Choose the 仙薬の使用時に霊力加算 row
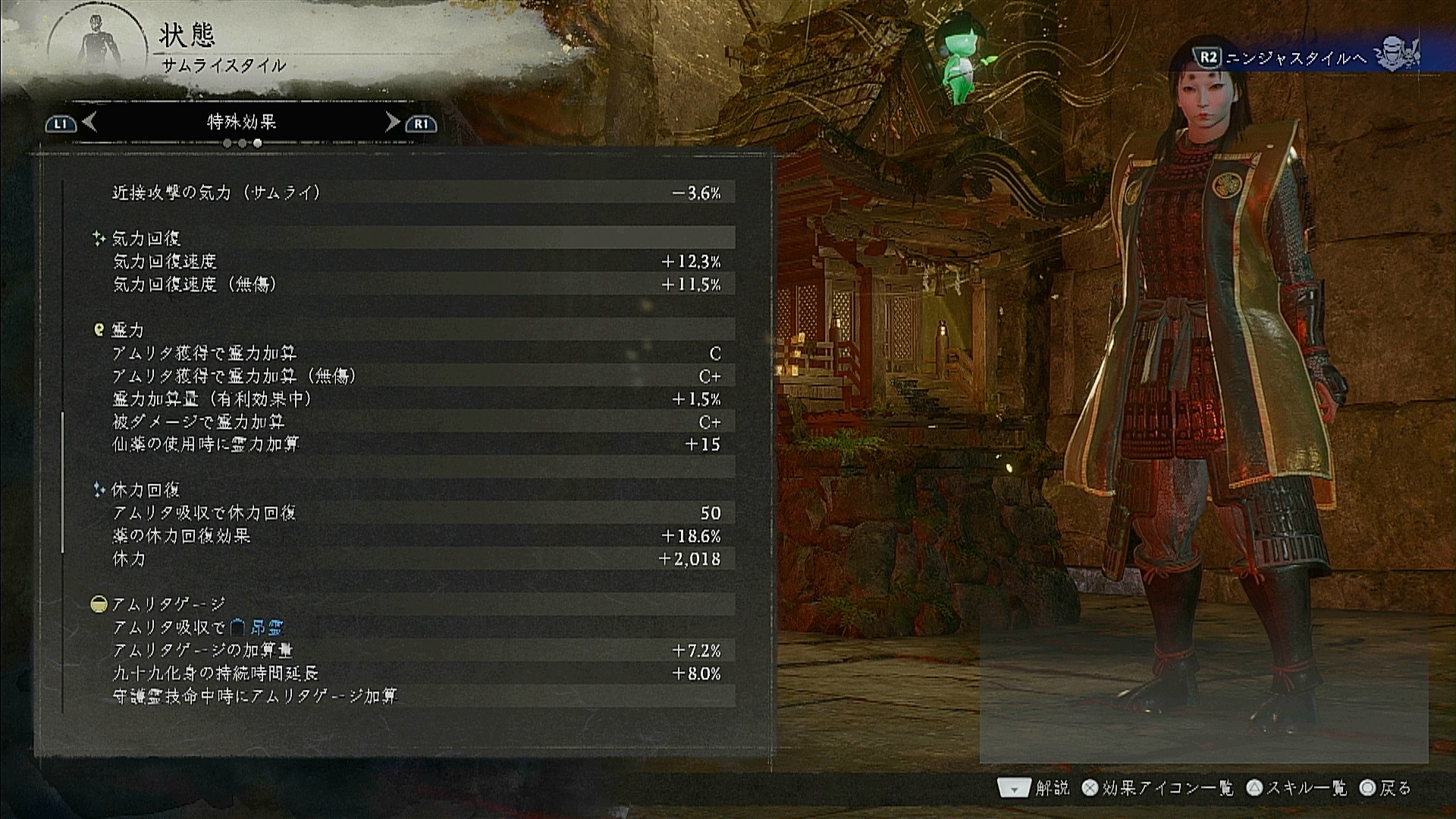 416,444
